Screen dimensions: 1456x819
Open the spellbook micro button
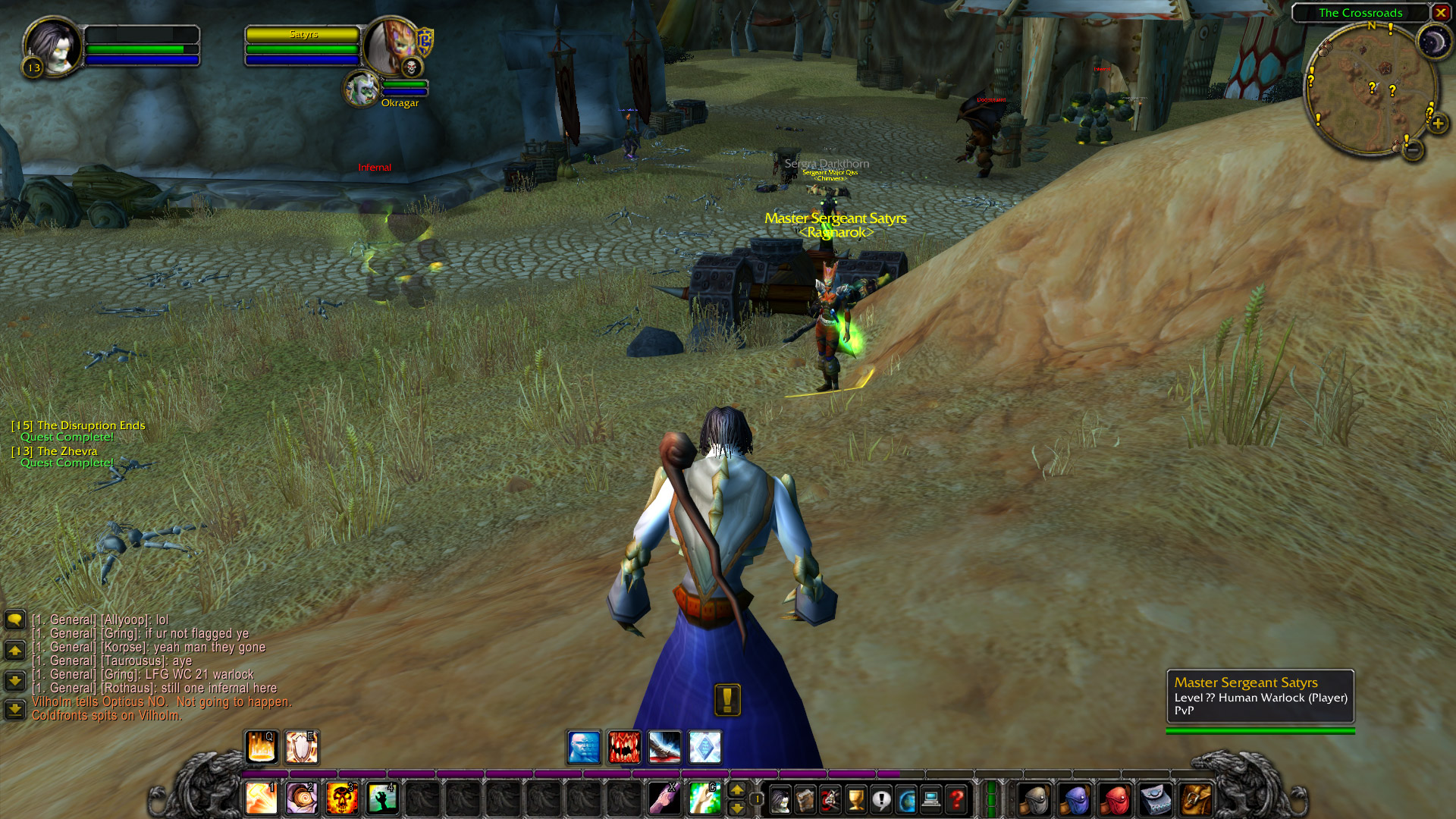point(805,799)
